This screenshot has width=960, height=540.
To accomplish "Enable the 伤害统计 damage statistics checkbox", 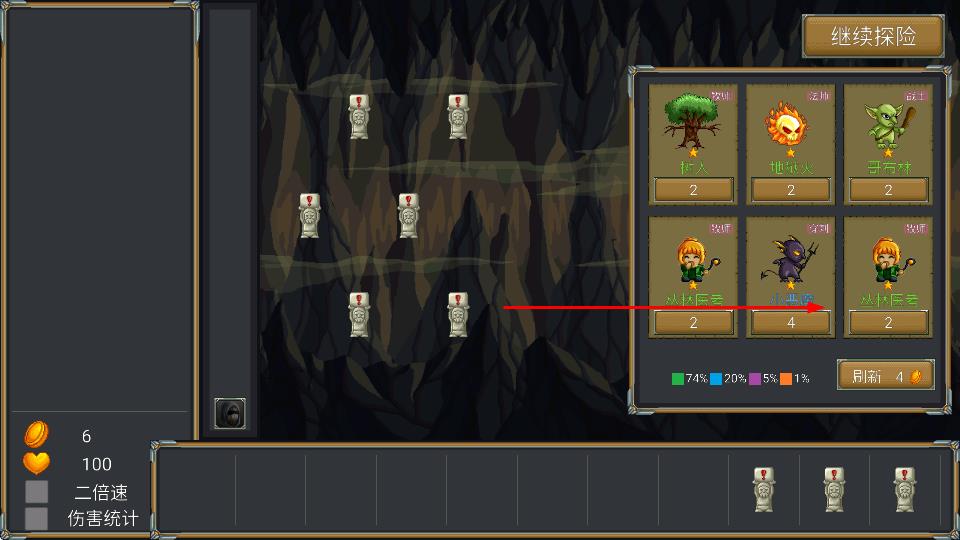I will tap(37, 518).
